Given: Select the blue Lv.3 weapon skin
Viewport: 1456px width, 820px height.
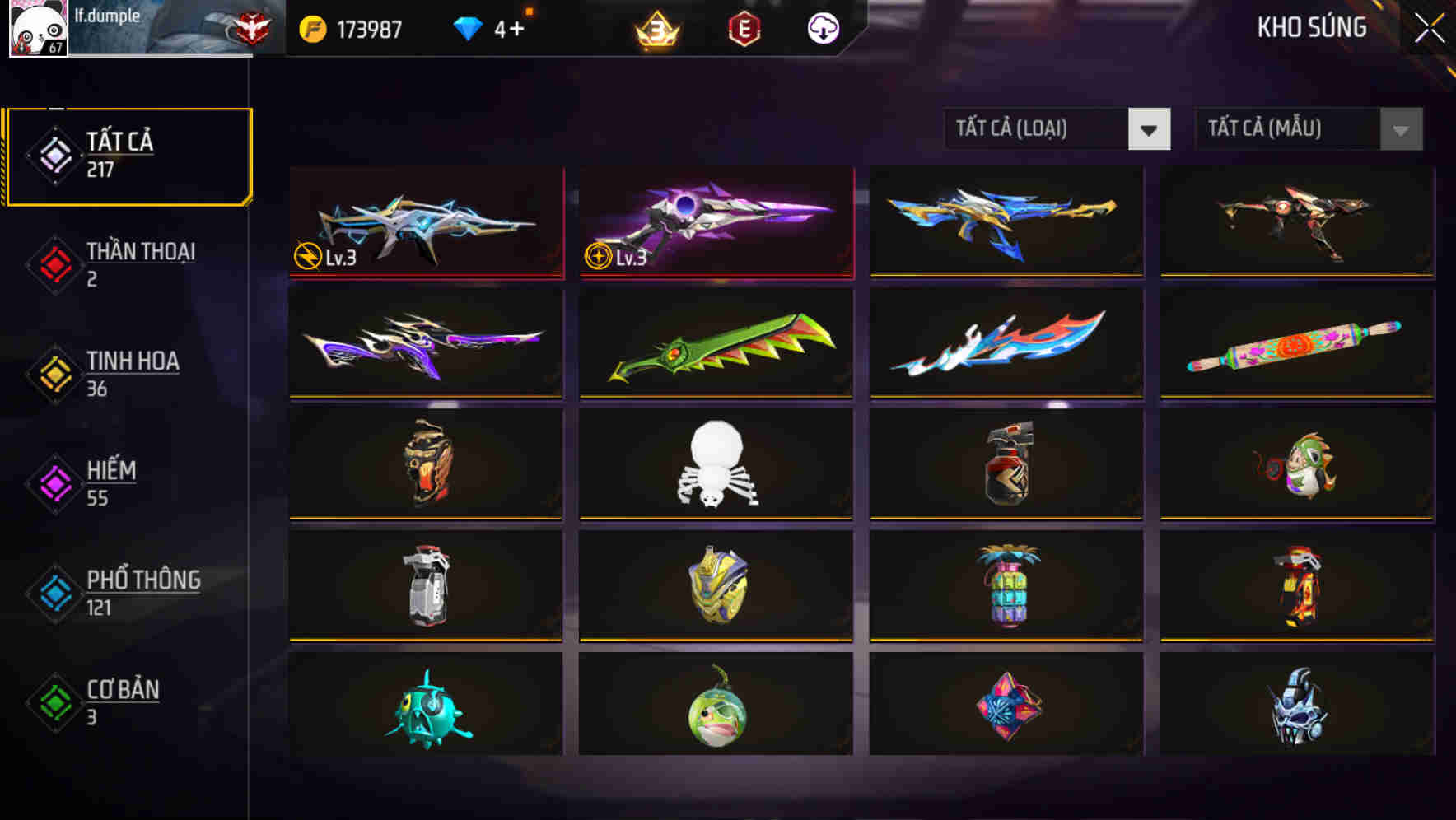Looking at the screenshot, I should pyautogui.click(x=425, y=222).
